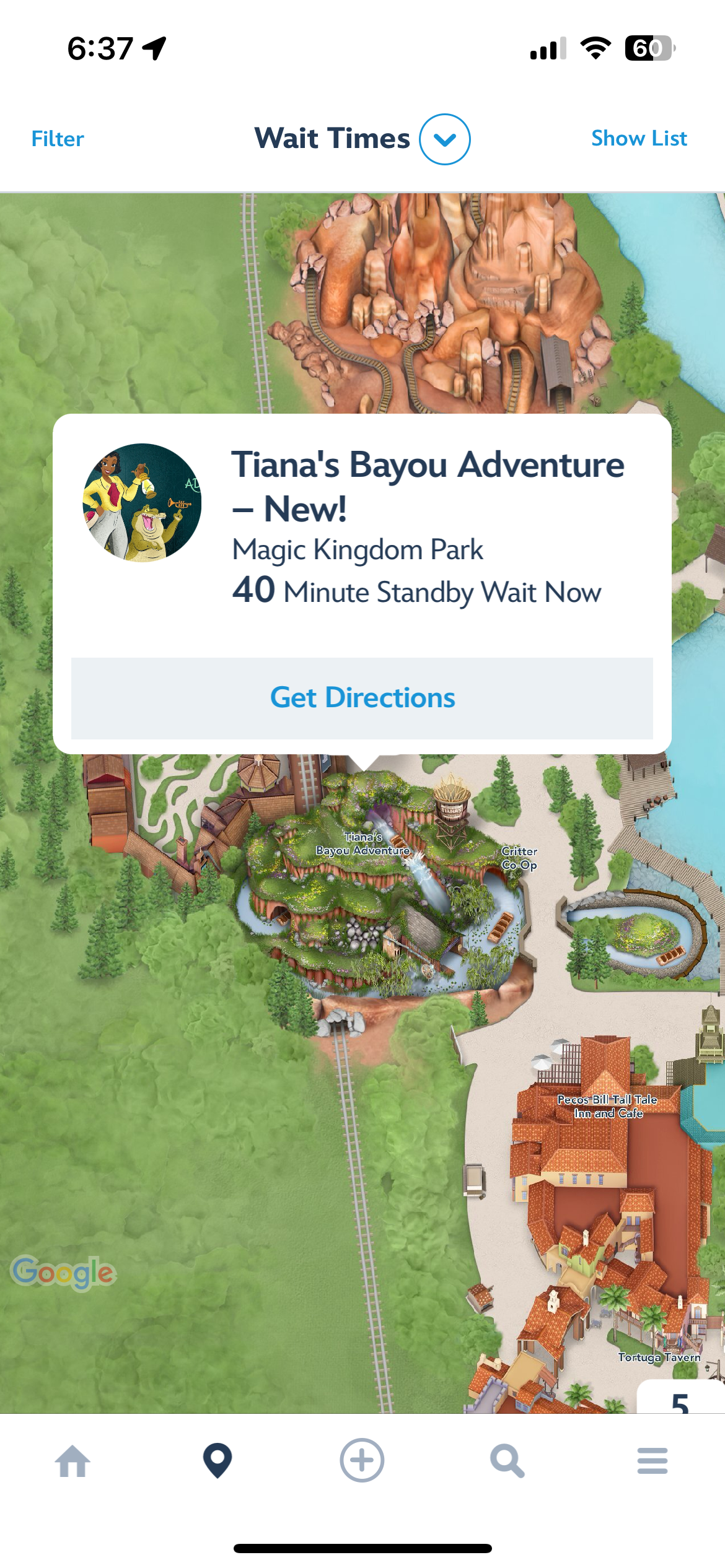Open the hamburger menu tab
725x1568 pixels.
coord(652,1461)
